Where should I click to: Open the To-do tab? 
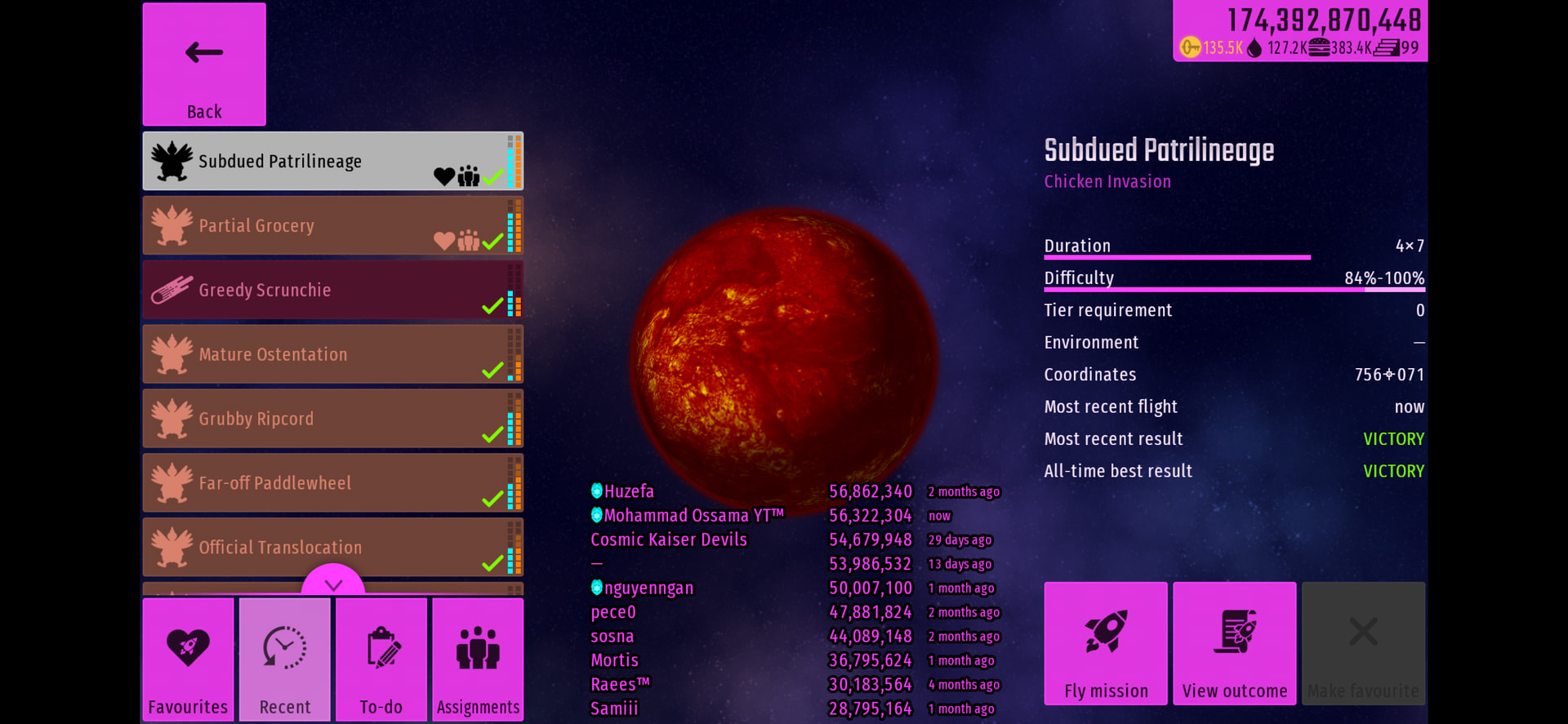pos(381,660)
